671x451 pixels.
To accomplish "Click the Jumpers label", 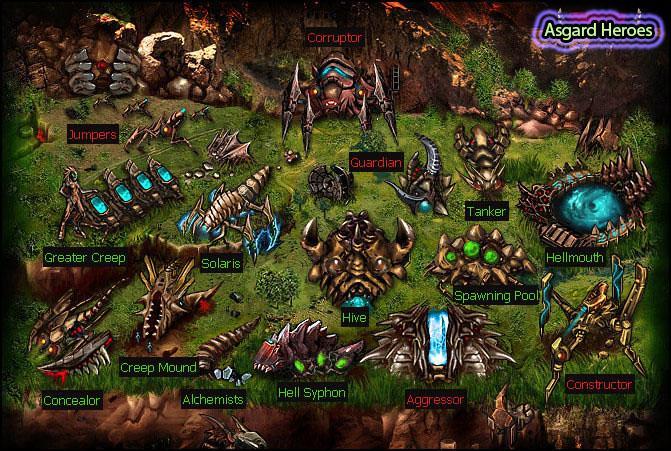I will click(x=93, y=133).
